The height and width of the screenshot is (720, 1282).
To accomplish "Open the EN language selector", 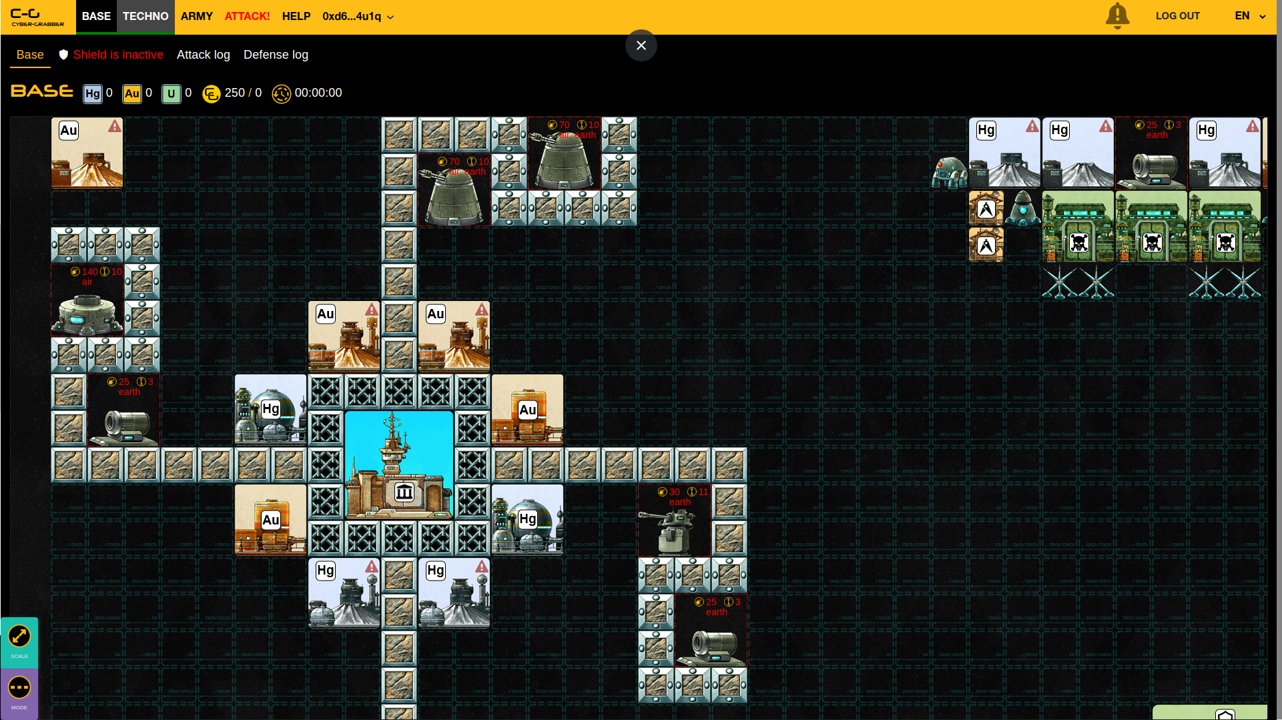I will point(1249,16).
